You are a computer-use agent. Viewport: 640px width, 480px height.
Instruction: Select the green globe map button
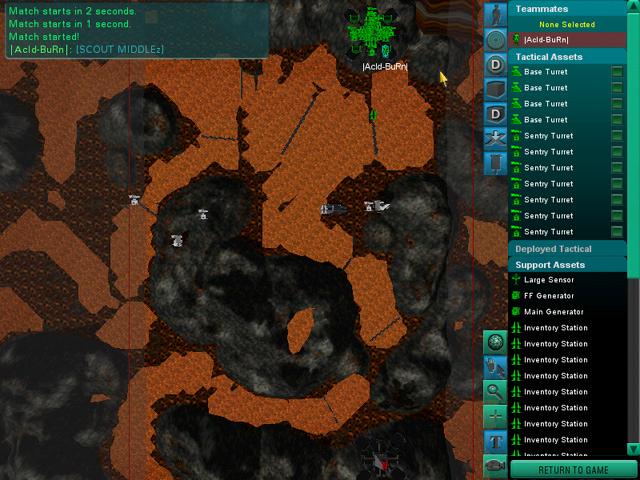(x=496, y=342)
